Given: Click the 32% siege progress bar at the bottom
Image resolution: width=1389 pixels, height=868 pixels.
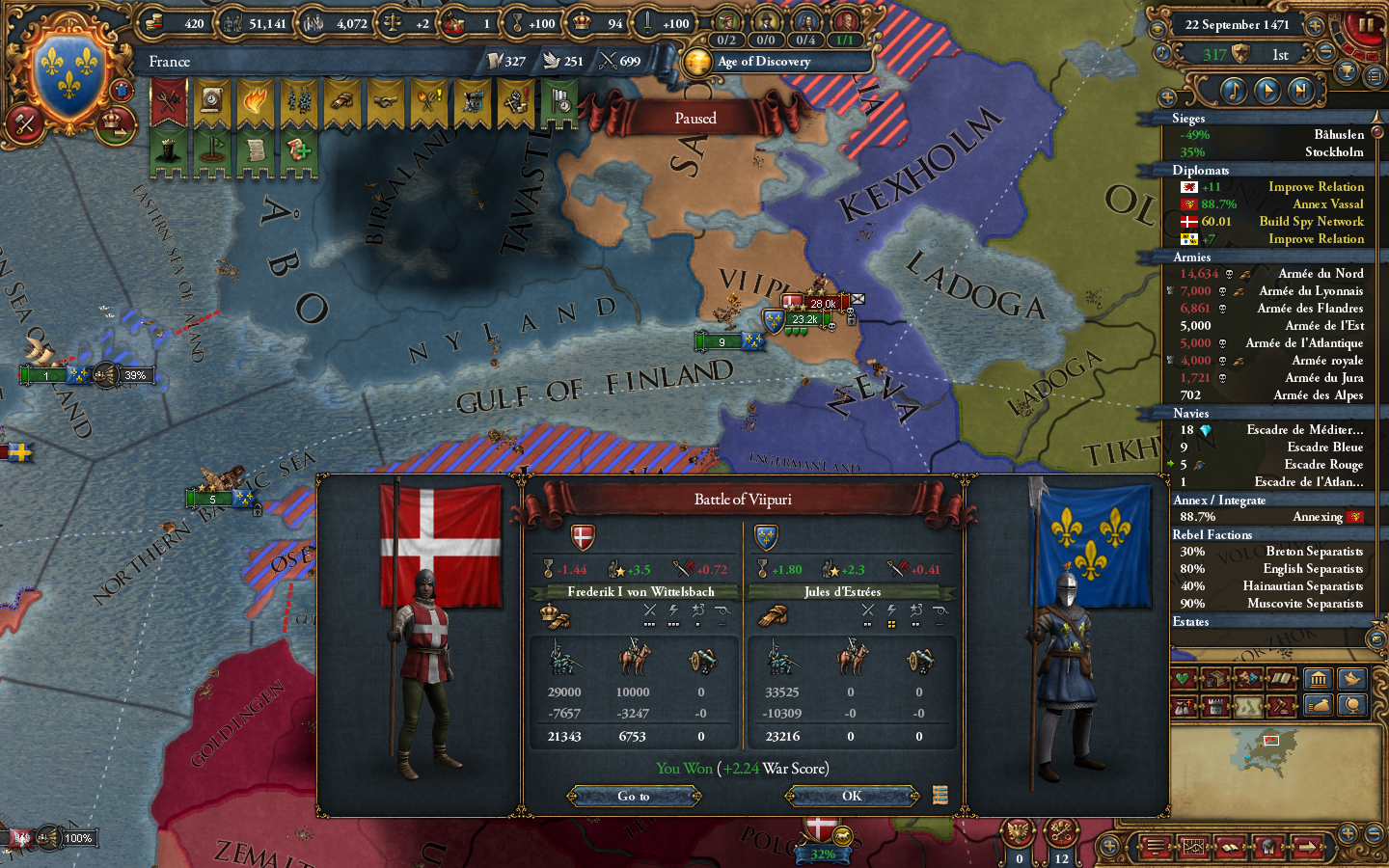Looking at the screenshot, I should 822,854.
